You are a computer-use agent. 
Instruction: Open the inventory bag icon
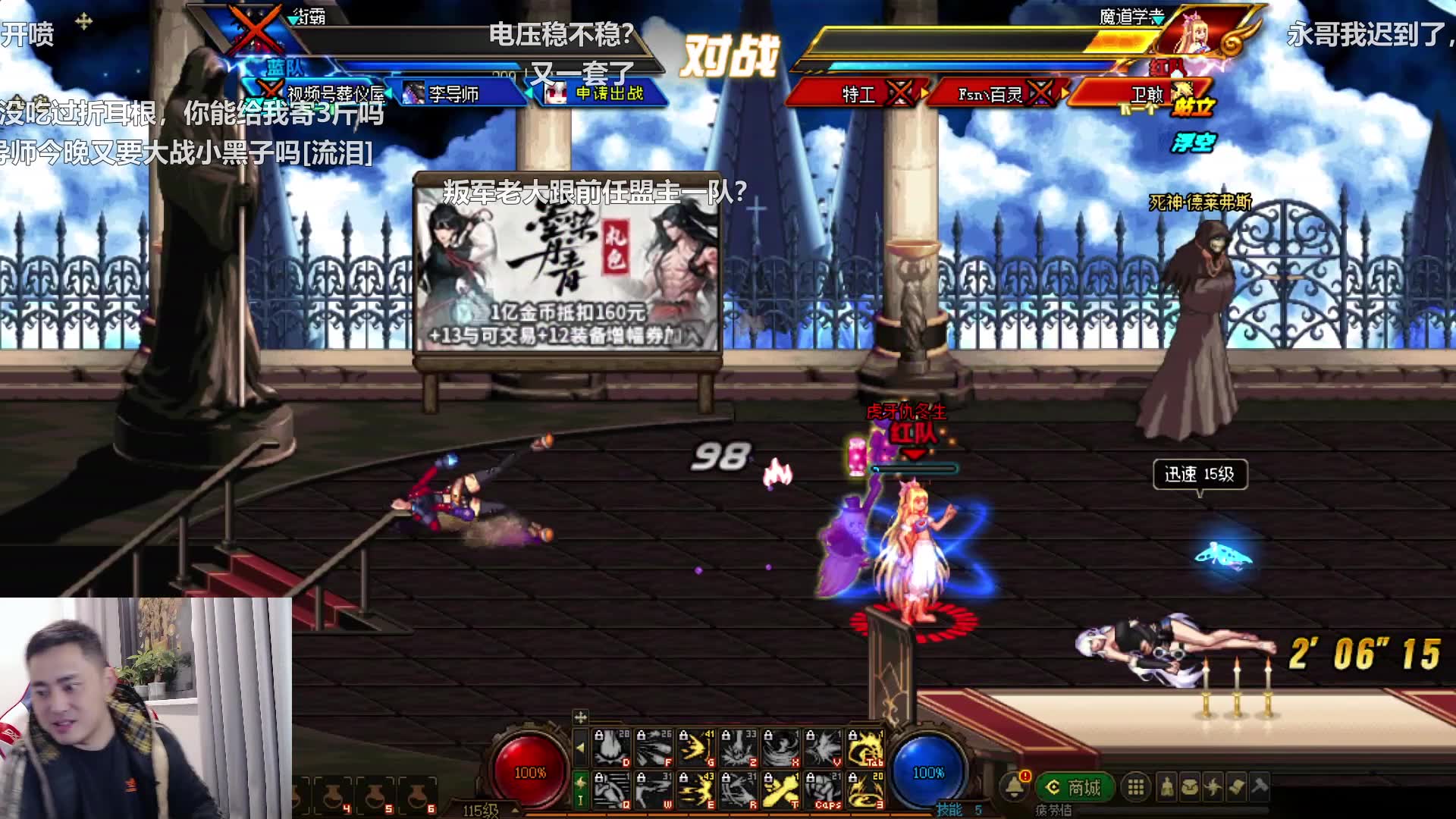click(x=1190, y=787)
